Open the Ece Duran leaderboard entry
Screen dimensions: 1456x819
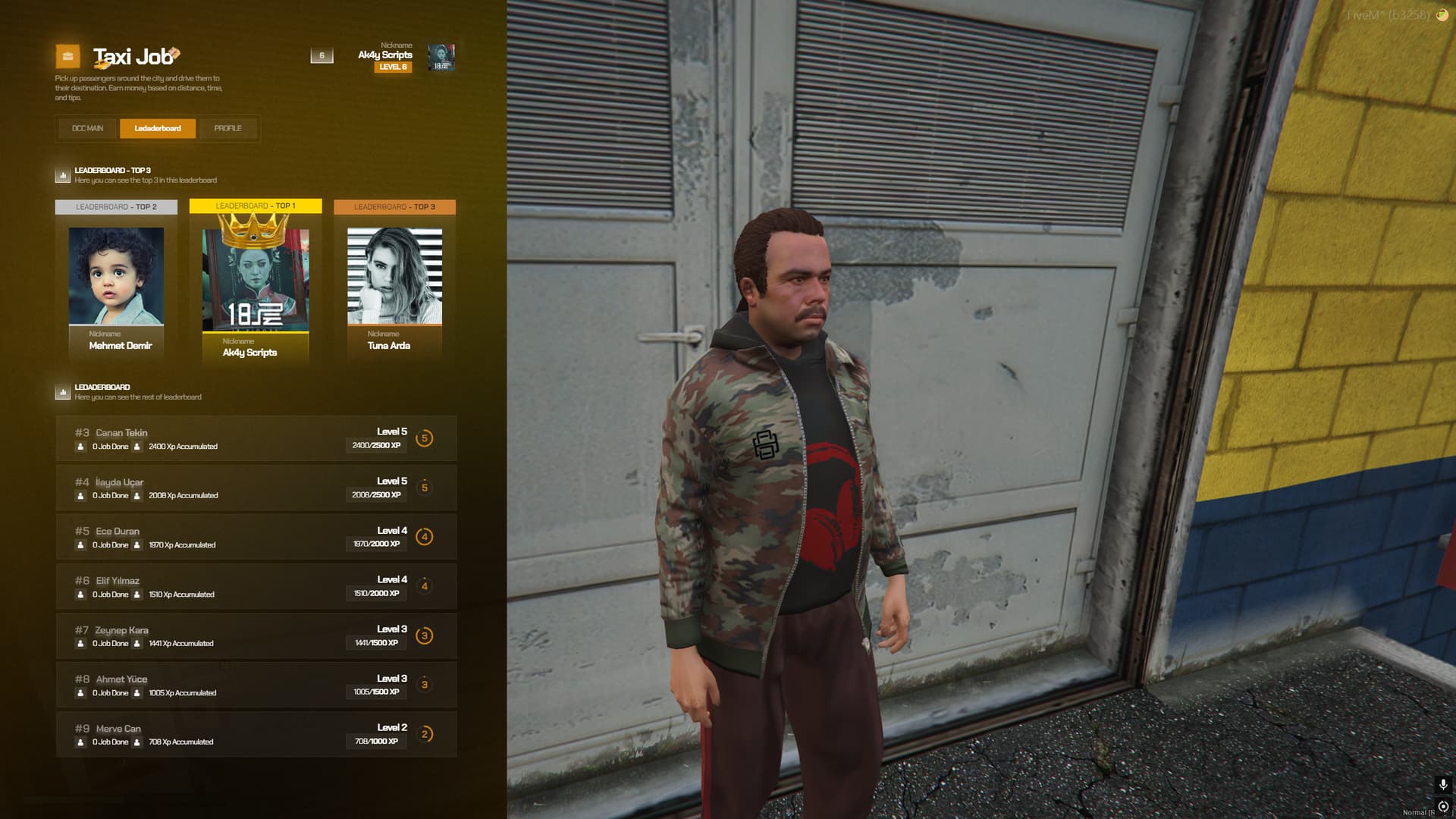(x=256, y=537)
